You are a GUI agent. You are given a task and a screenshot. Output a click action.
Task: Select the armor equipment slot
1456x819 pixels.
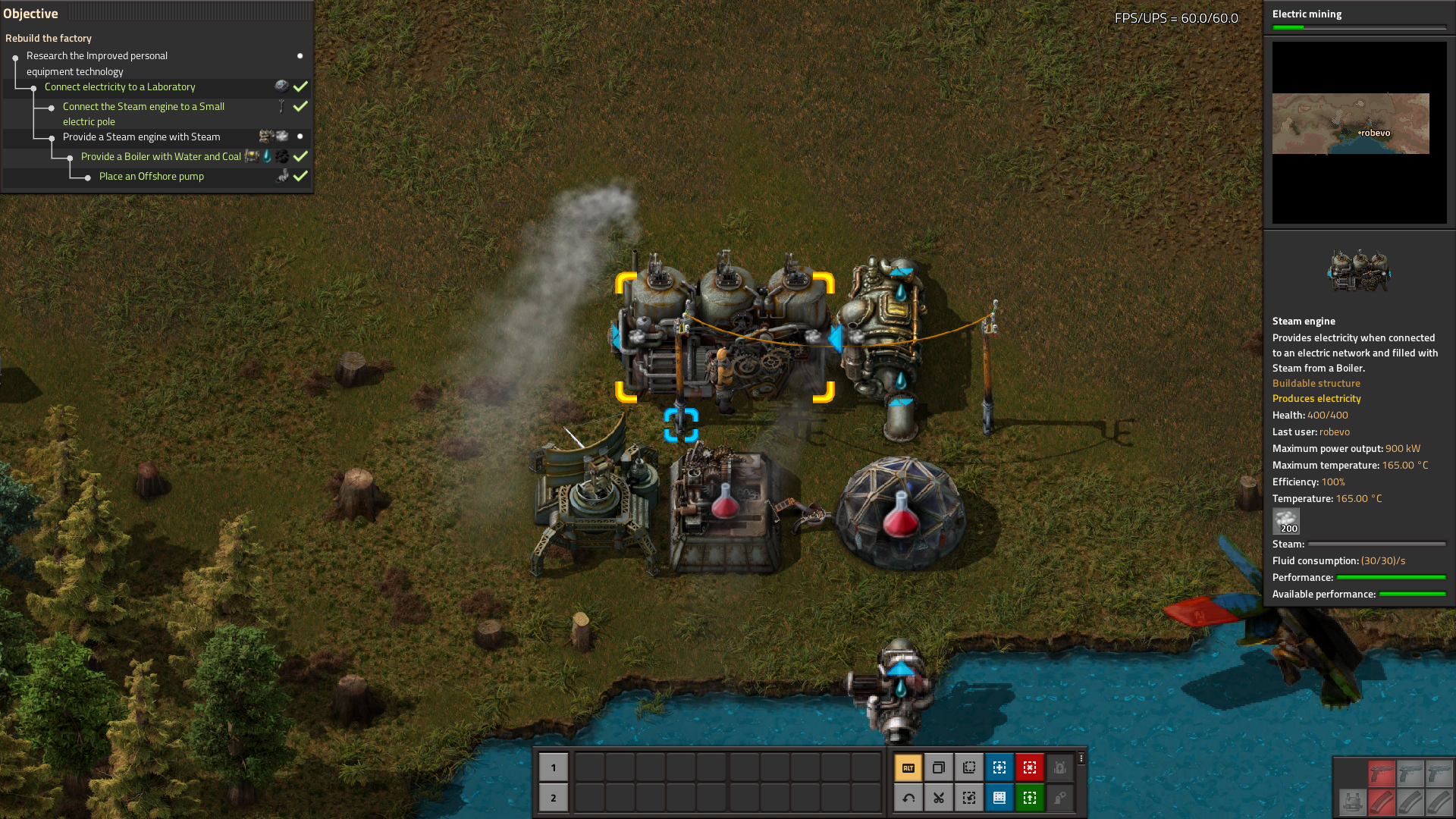(x=1351, y=802)
